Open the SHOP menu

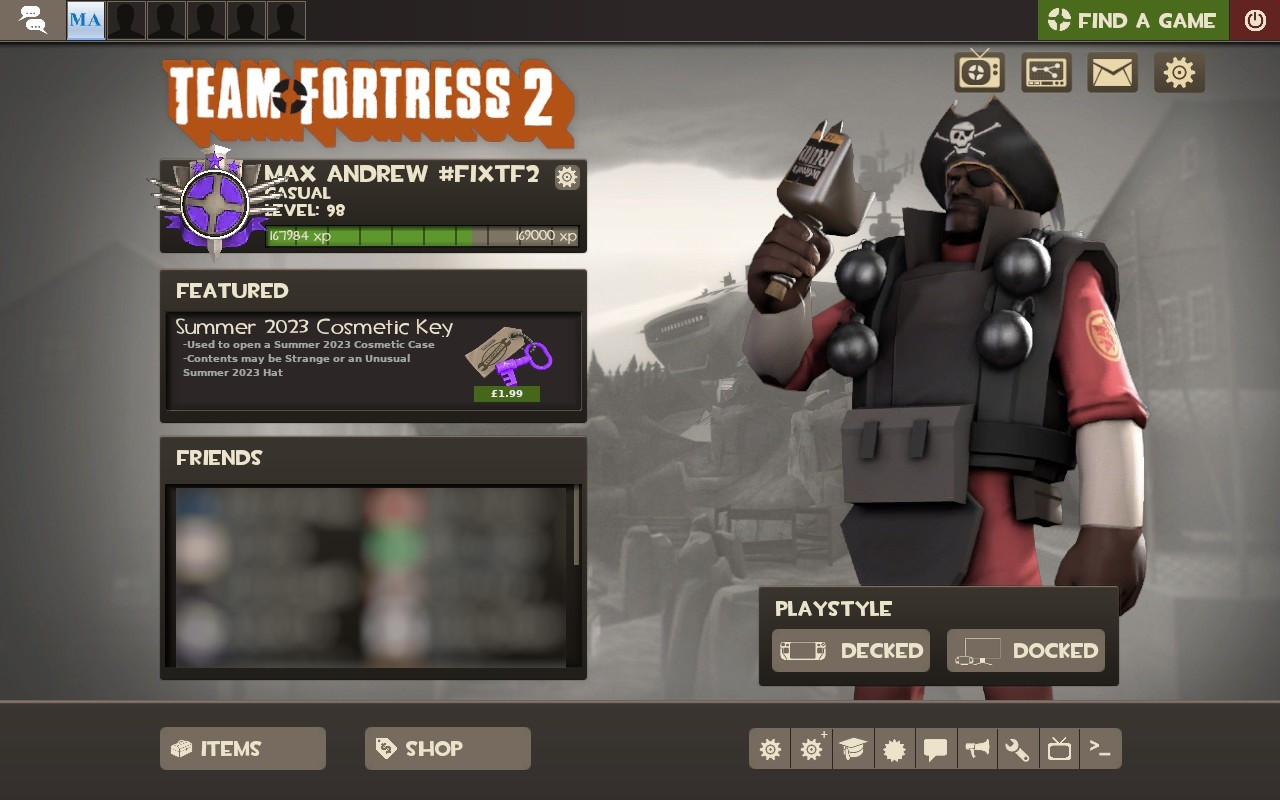(x=447, y=748)
